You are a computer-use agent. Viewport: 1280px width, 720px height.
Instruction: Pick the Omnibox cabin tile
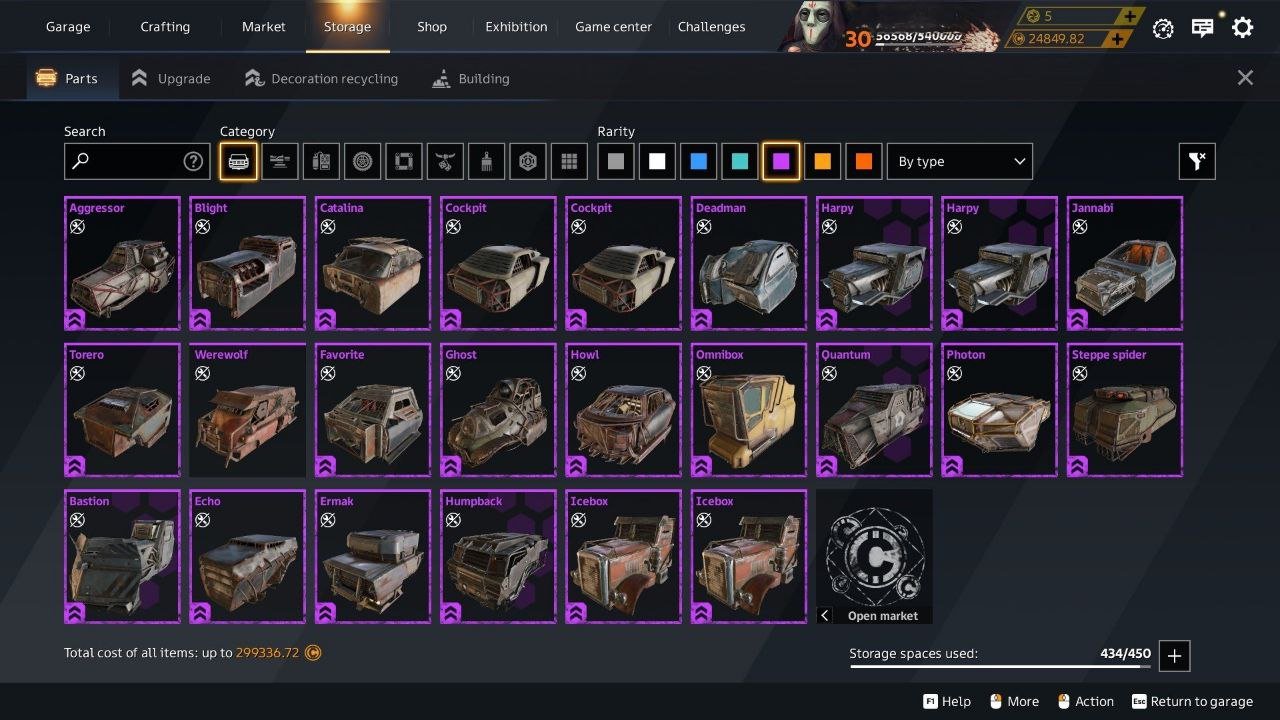pyautogui.click(x=748, y=410)
